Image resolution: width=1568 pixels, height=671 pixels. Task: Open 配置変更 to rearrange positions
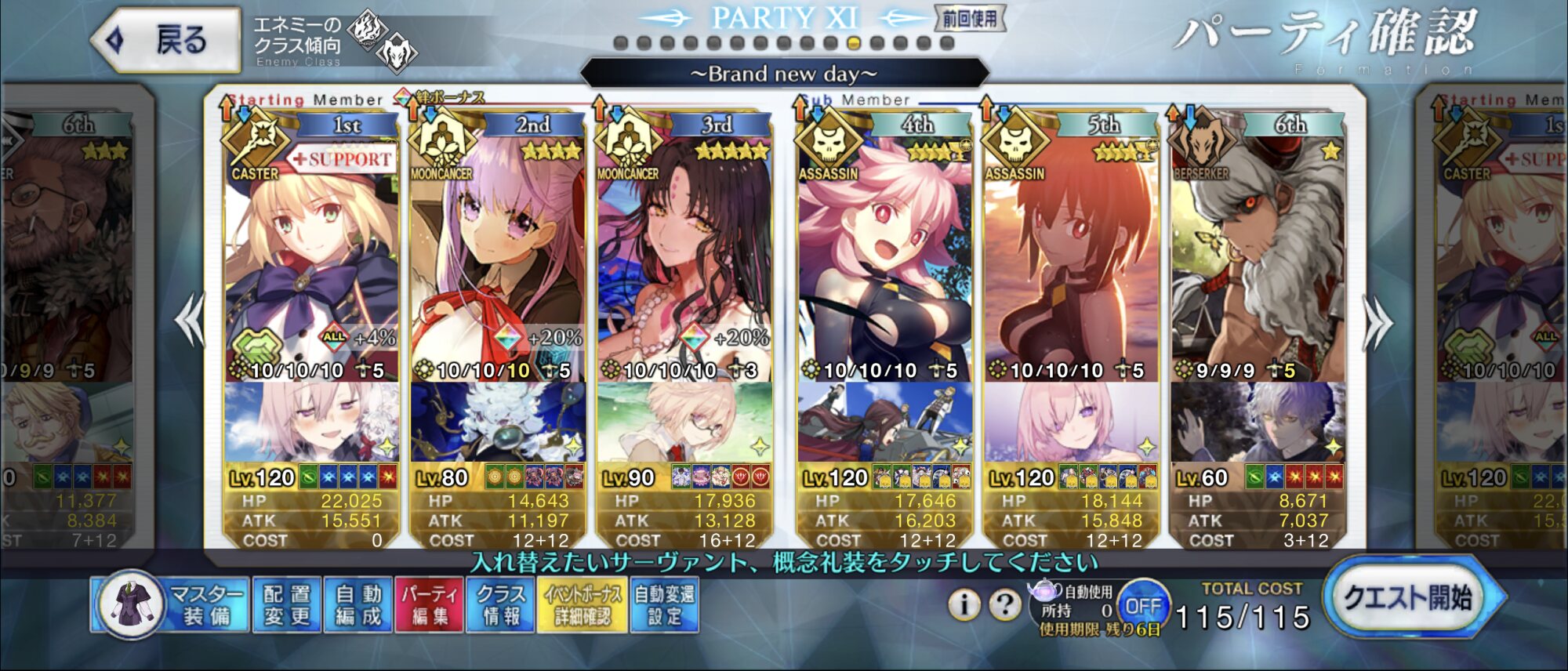coord(287,604)
